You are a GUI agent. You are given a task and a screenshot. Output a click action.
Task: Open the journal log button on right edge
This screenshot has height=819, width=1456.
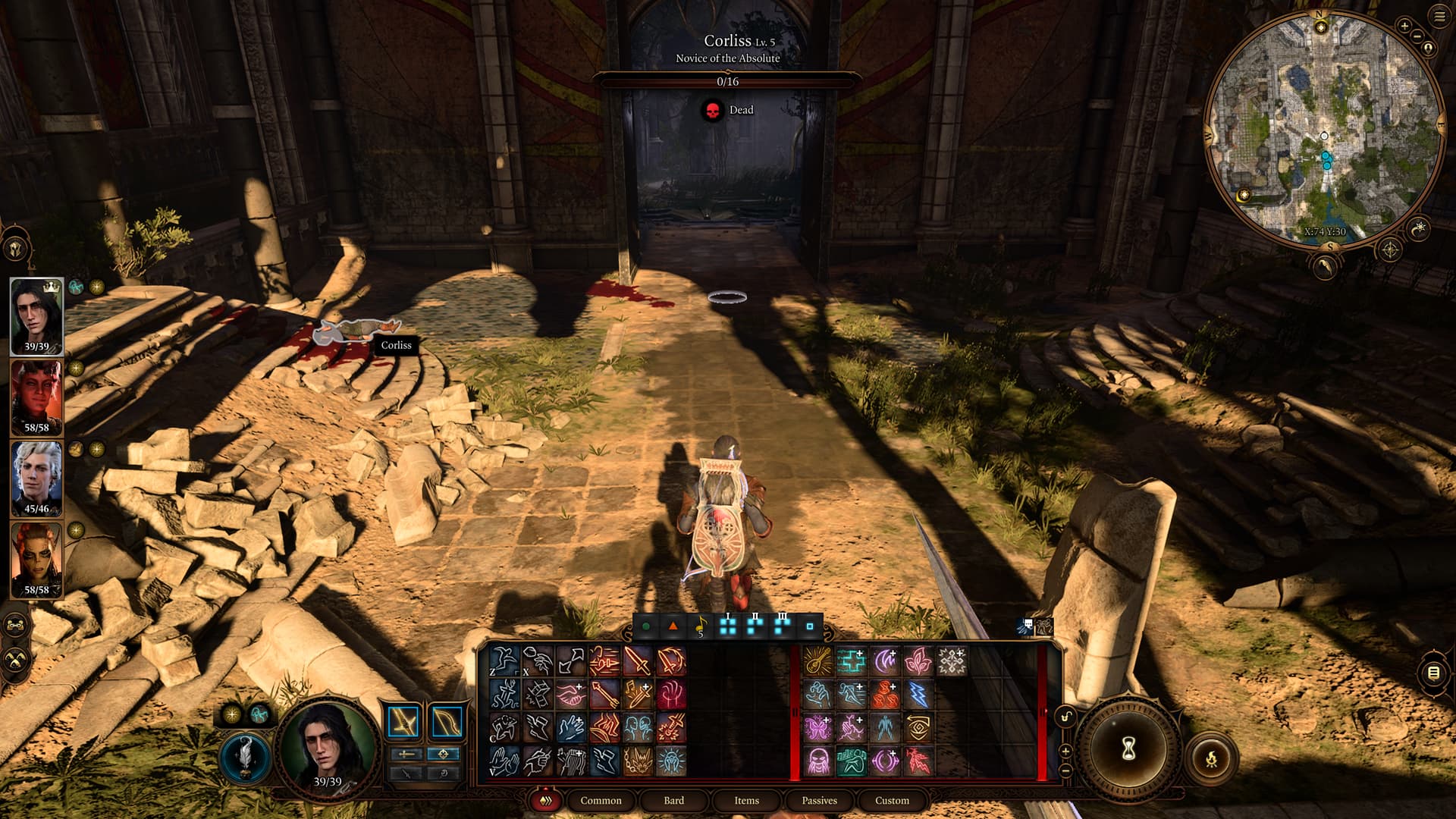coord(1432,673)
